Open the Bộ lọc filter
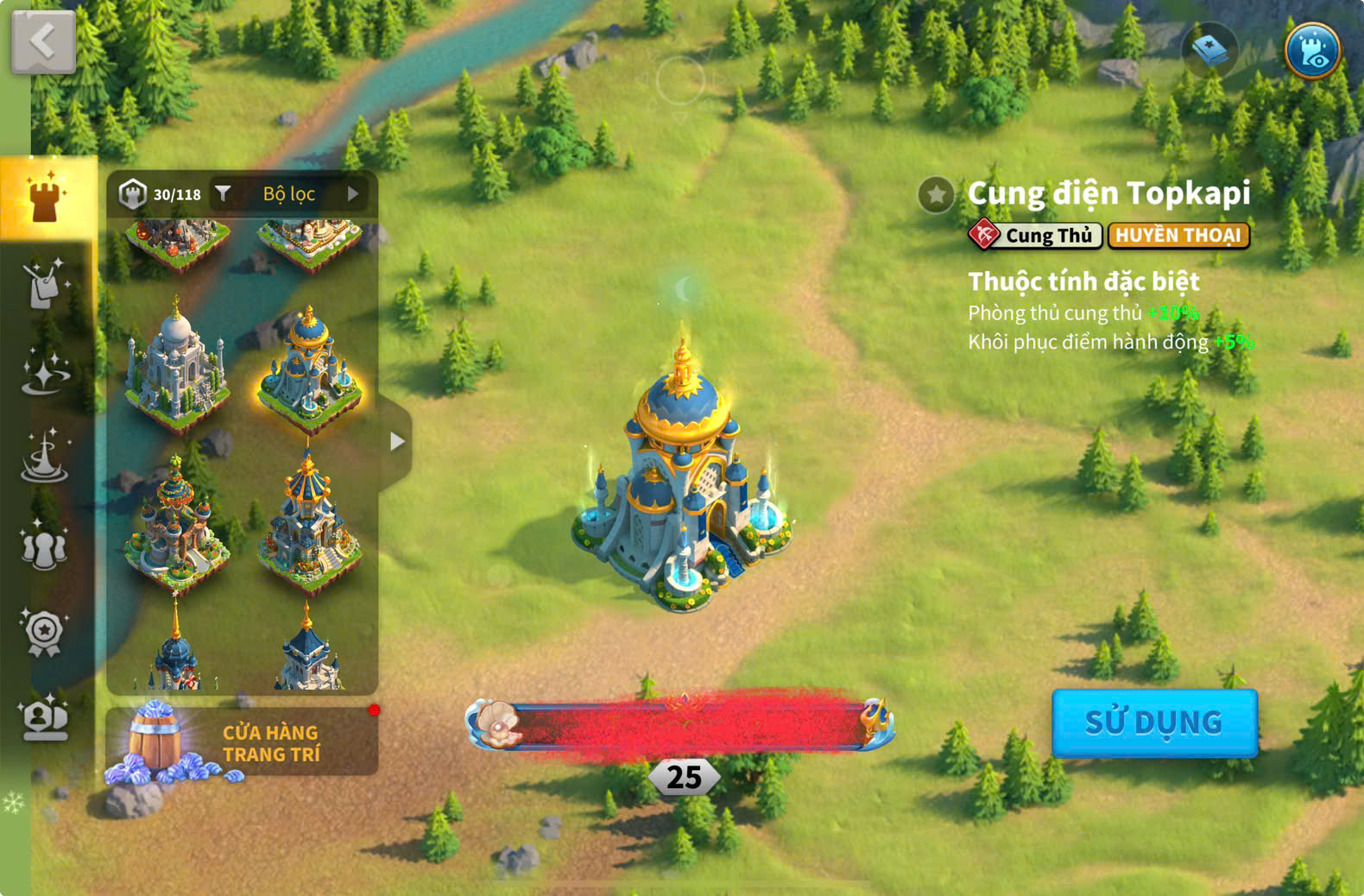This screenshot has height=896, width=1364. [289, 194]
